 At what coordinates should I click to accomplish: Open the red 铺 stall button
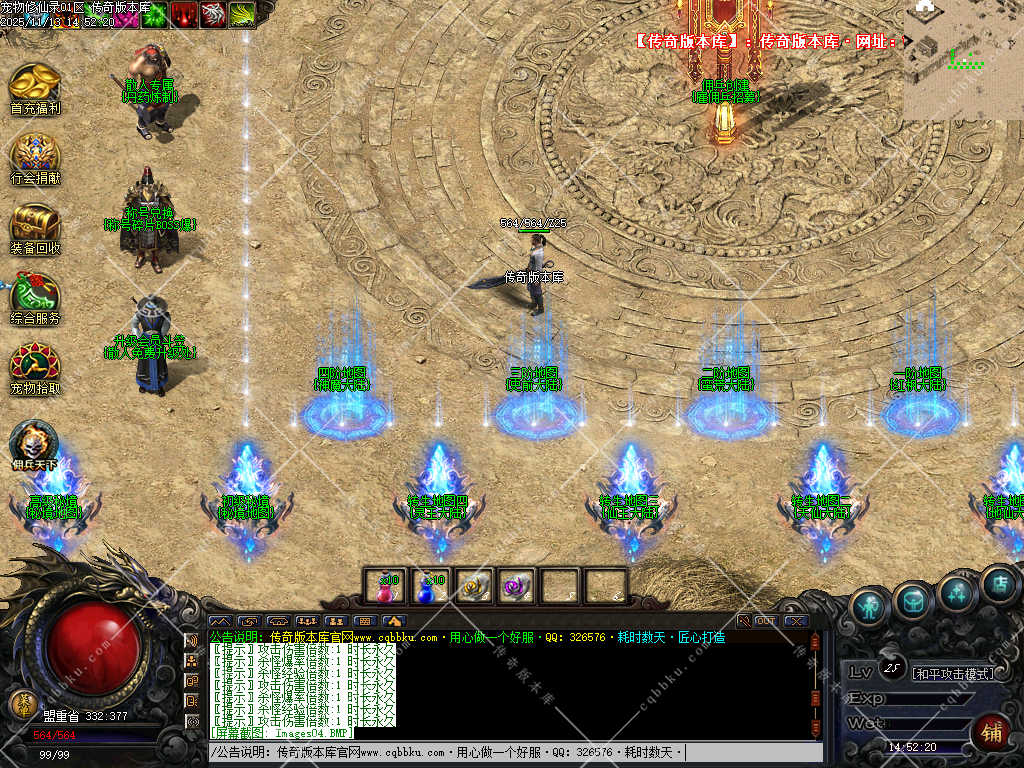point(991,732)
